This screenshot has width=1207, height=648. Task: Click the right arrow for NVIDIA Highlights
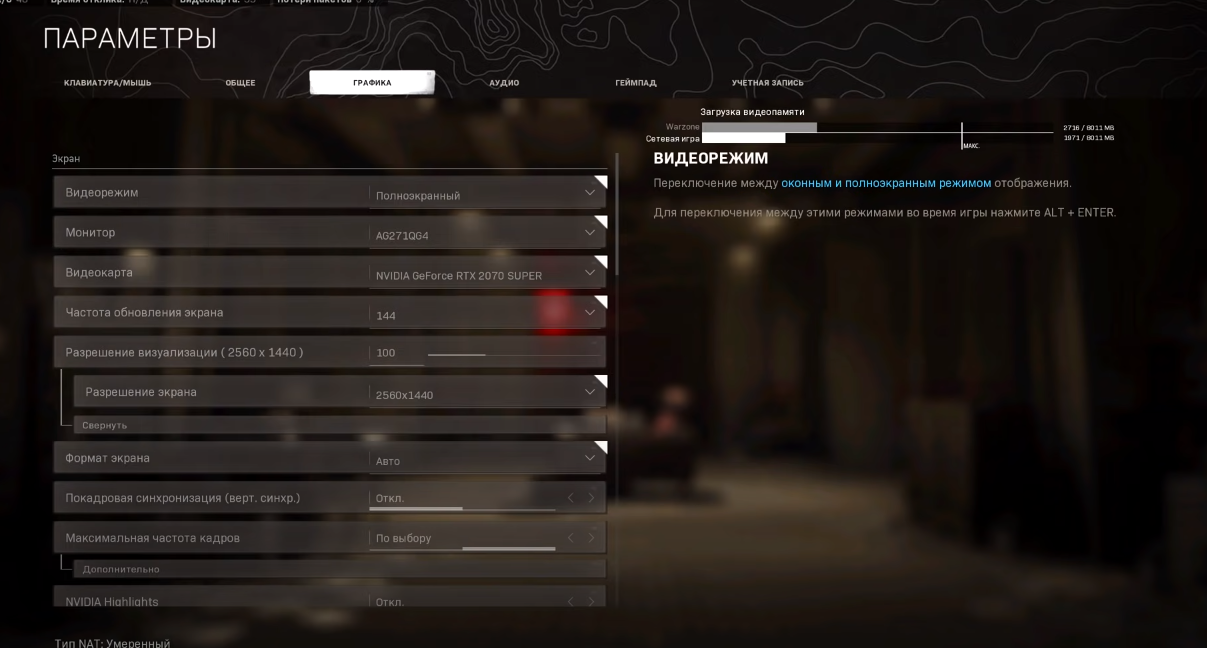tap(591, 602)
